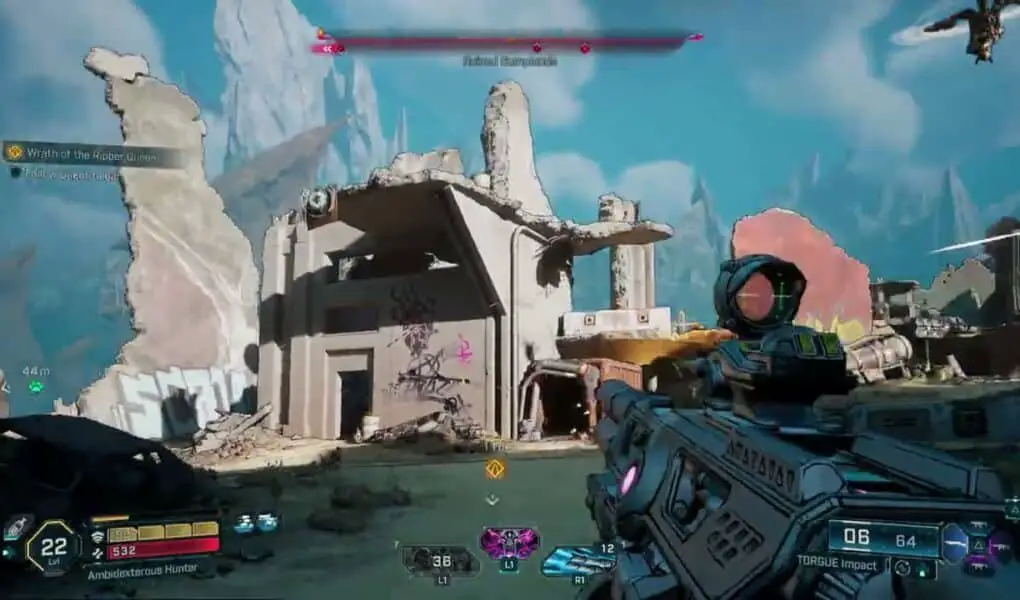Click the purple action skill icon

coord(508,544)
